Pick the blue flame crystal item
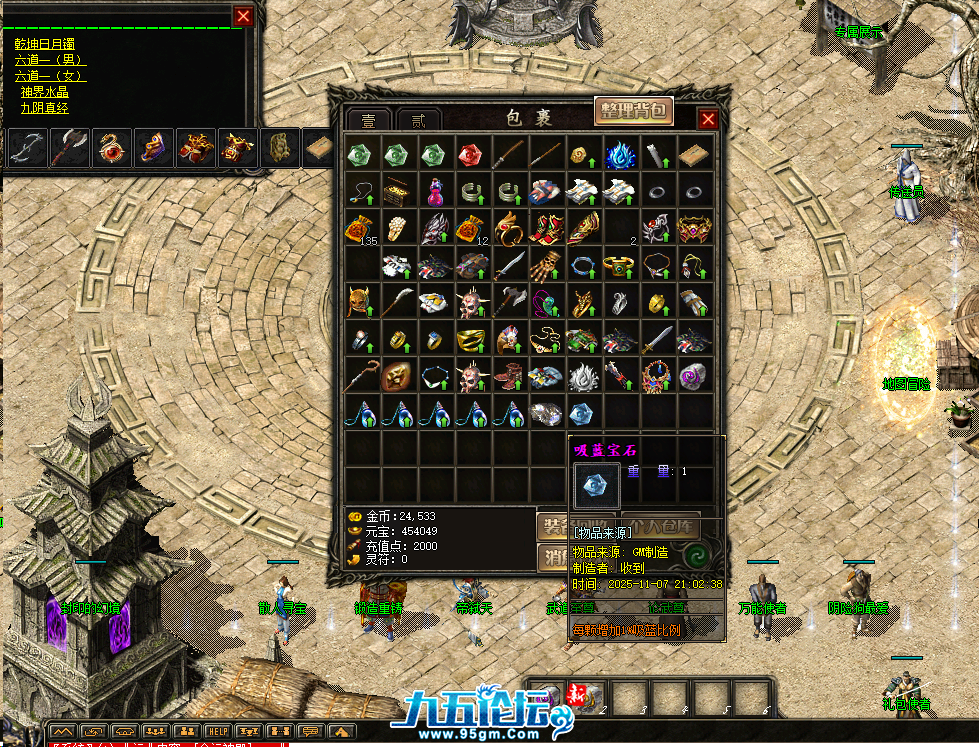 point(619,155)
